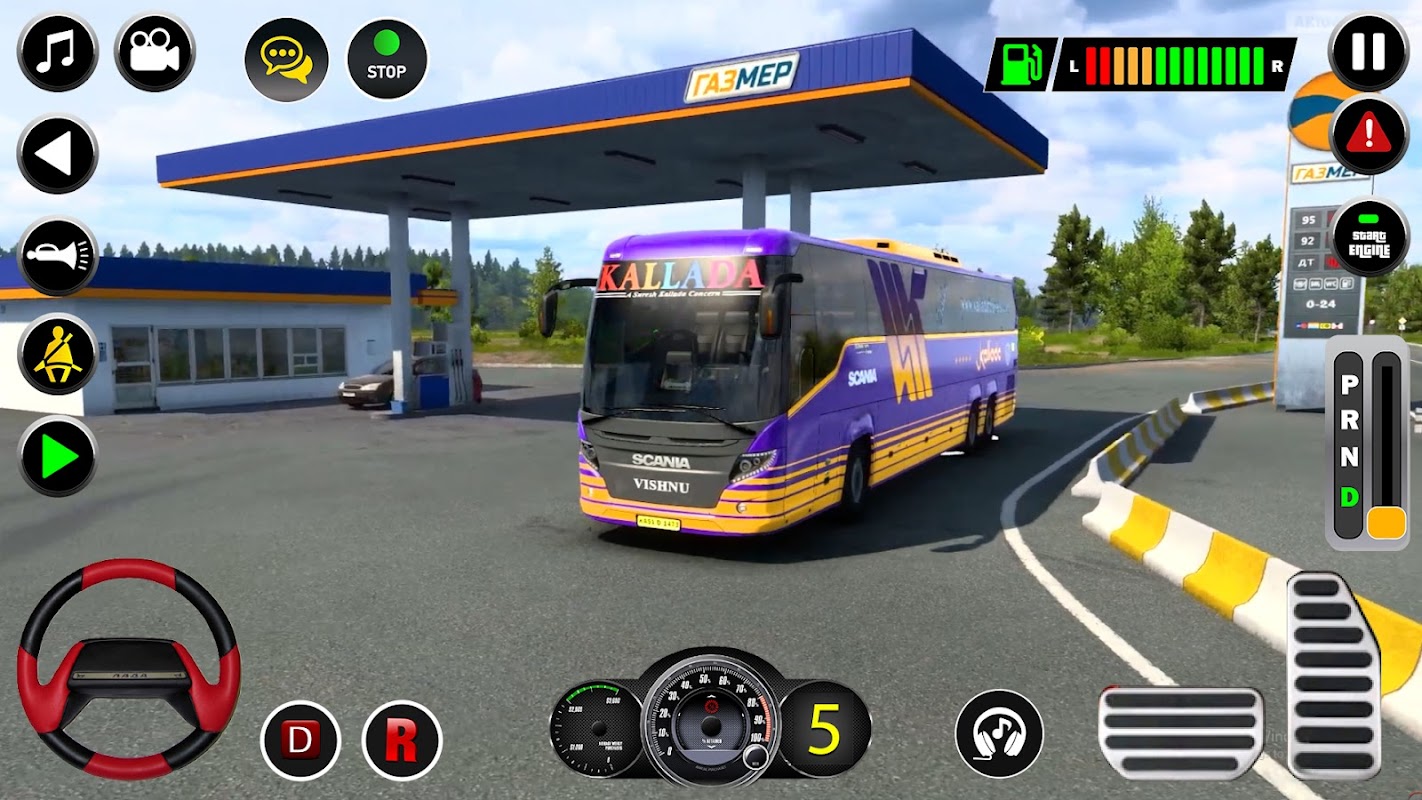Activate the left turn arrow
Viewport: 1422px width, 800px height.
pos(57,155)
